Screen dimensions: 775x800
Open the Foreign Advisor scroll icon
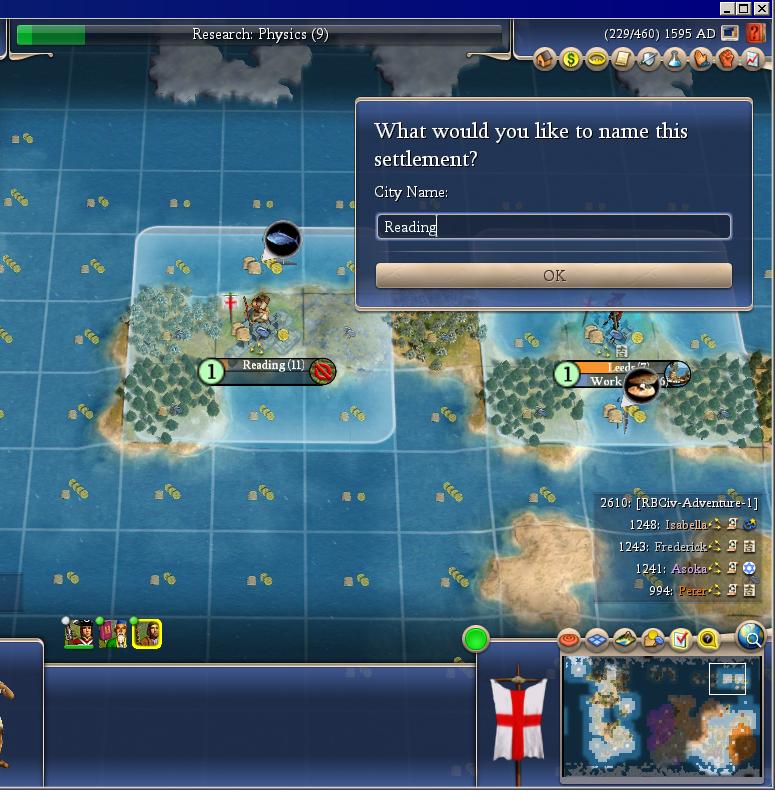[623, 60]
